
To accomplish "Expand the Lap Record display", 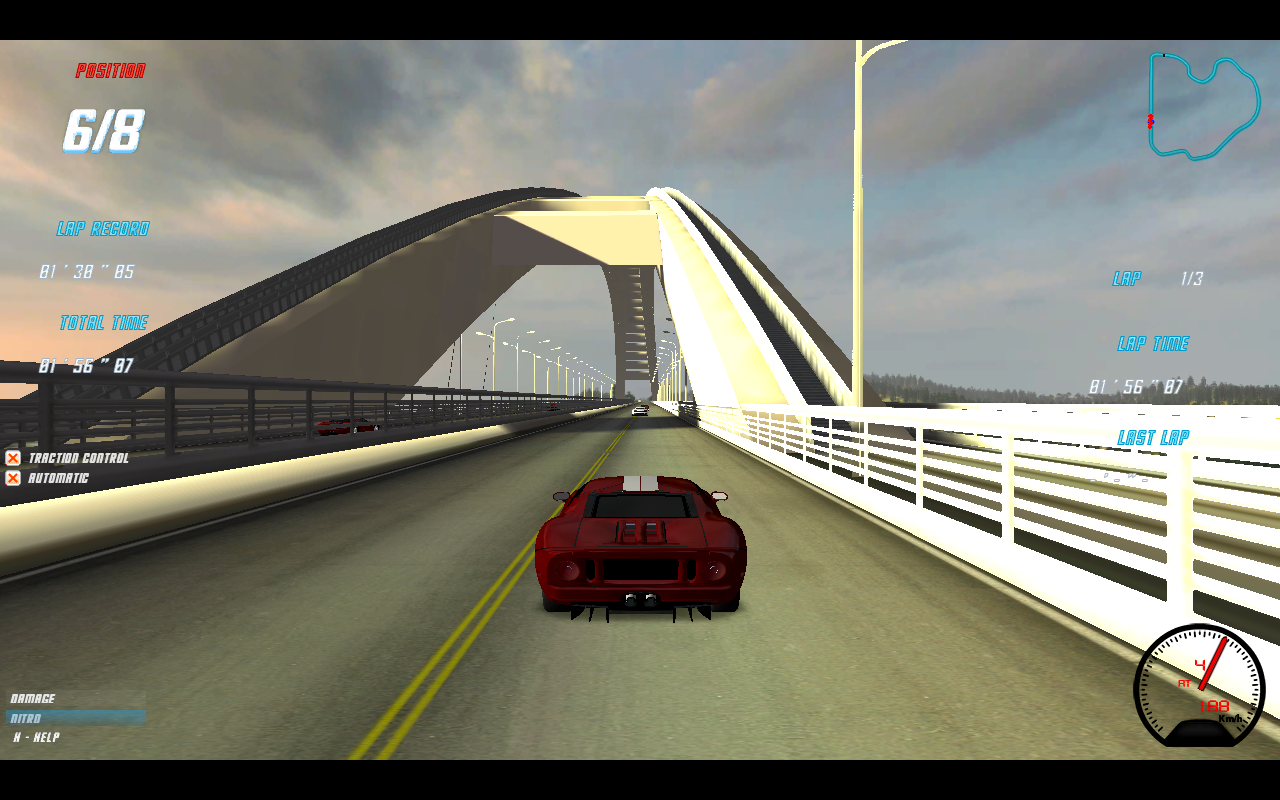I will point(103,228).
